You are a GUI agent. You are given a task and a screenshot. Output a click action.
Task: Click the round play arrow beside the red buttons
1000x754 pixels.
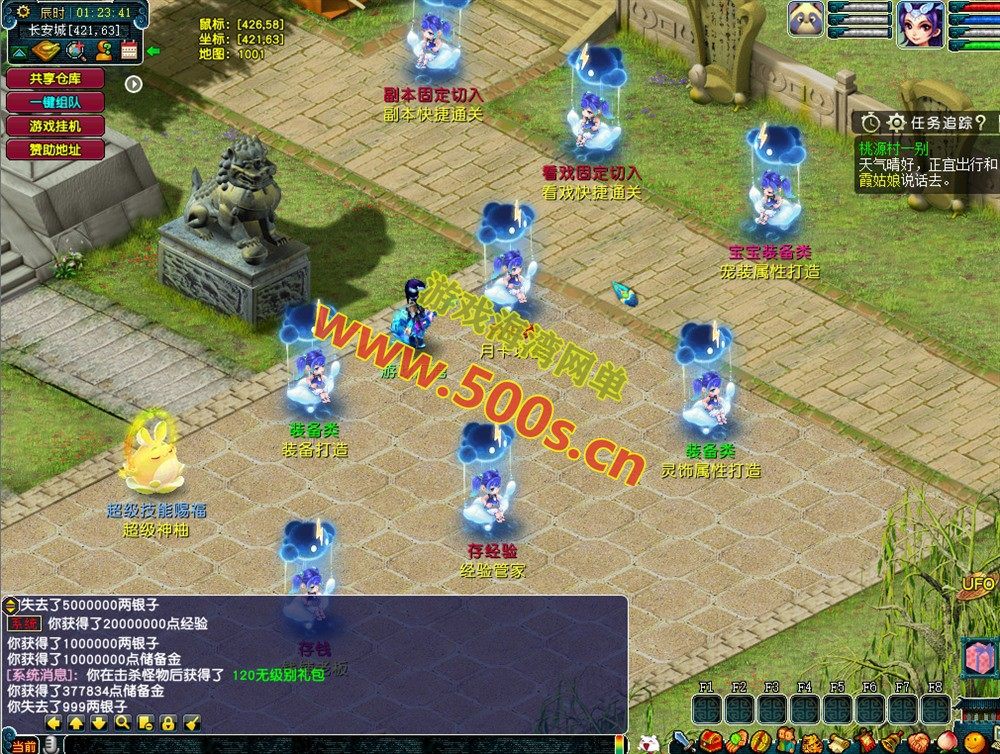pyautogui.click(x=134, y=83)
